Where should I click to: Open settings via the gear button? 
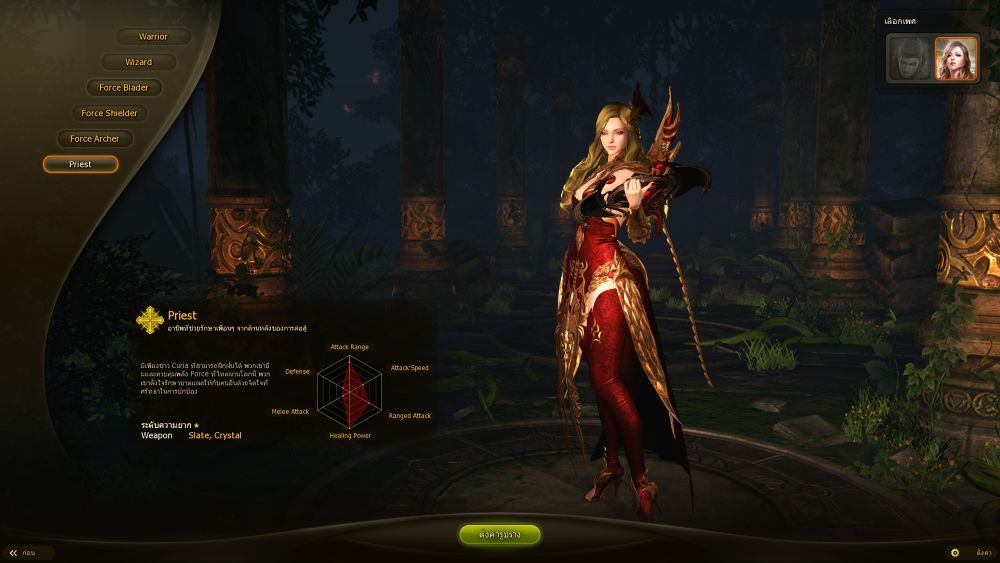[x=955, y=552]
